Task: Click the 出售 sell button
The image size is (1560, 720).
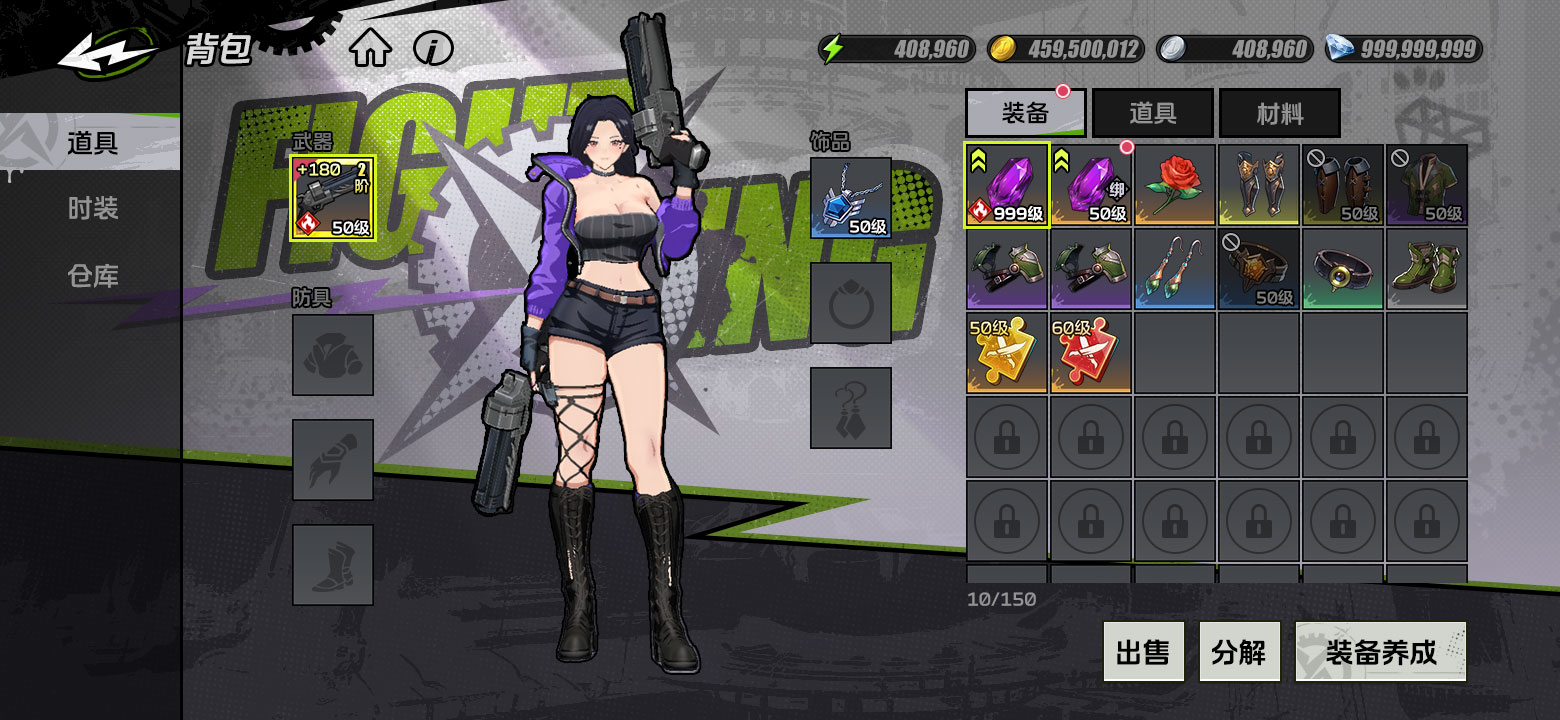Action: [x=1143, y=652]
